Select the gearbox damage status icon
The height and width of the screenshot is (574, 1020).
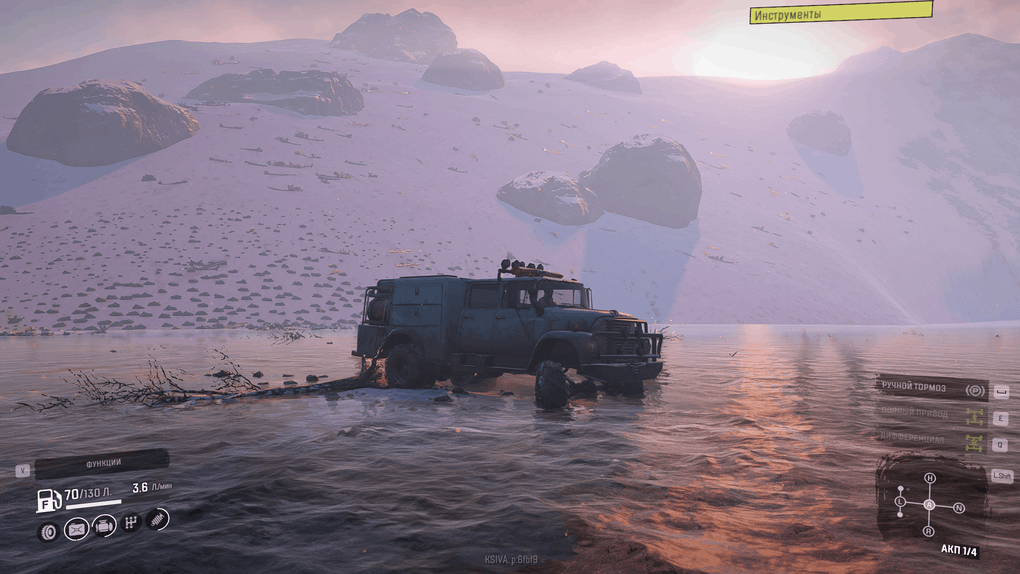coord(131,522)
